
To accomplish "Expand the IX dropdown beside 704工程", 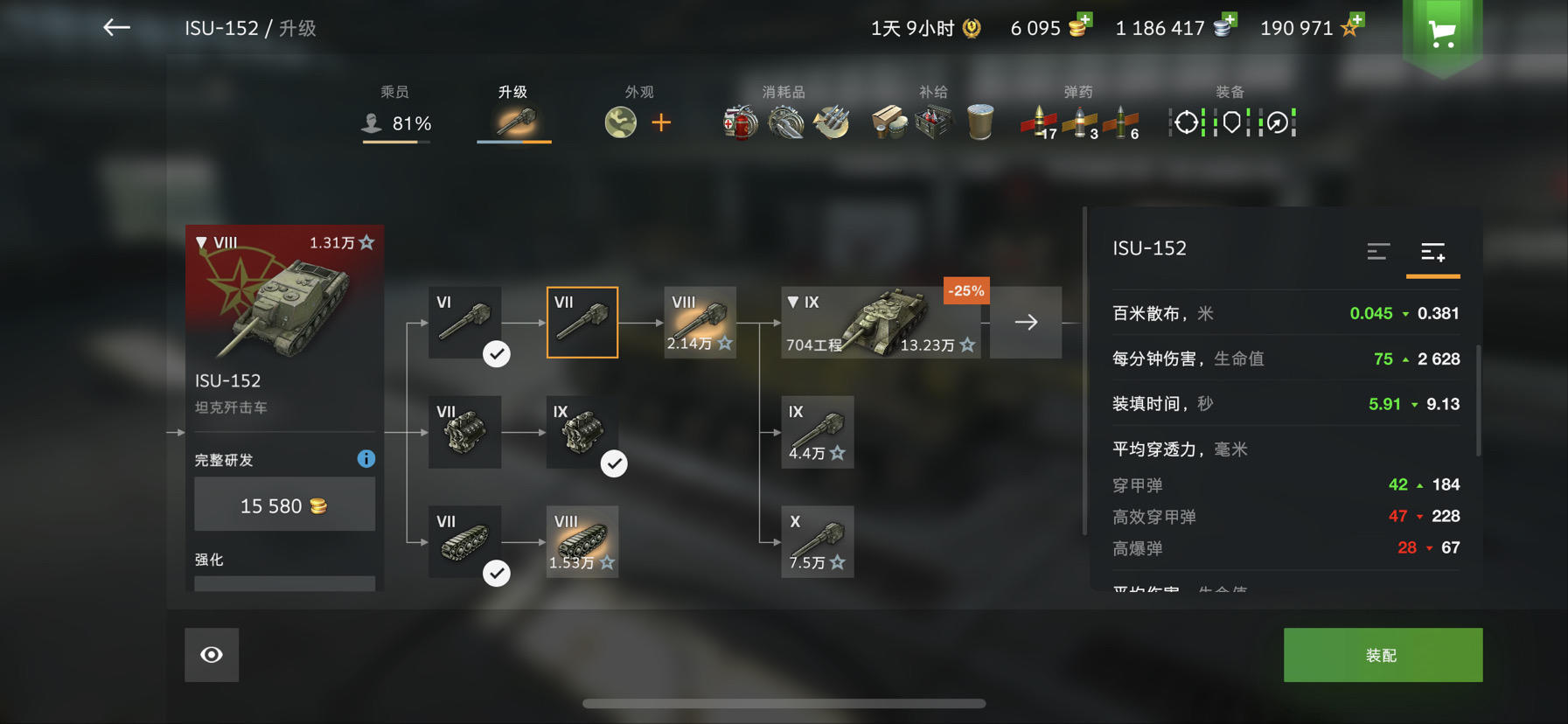I will [794, 302].
